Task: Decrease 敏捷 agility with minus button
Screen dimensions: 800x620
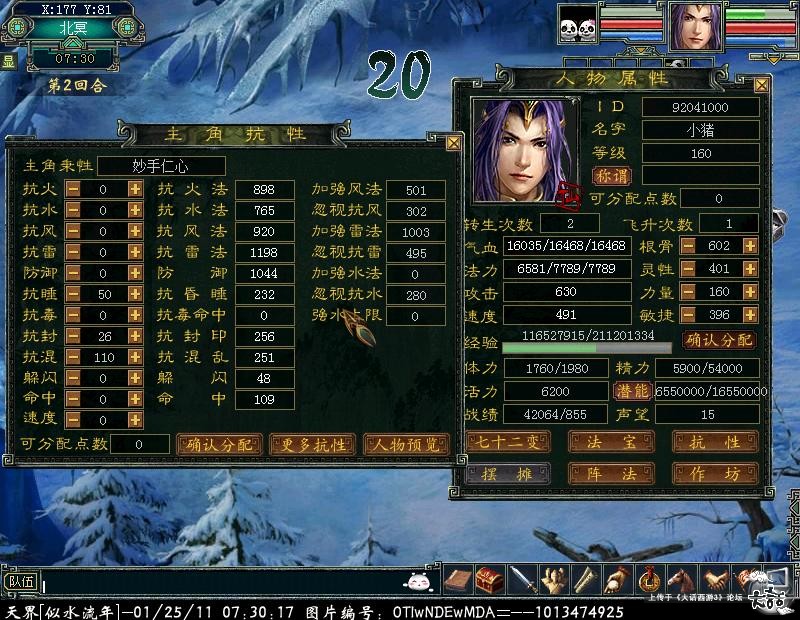Action: 688,315
